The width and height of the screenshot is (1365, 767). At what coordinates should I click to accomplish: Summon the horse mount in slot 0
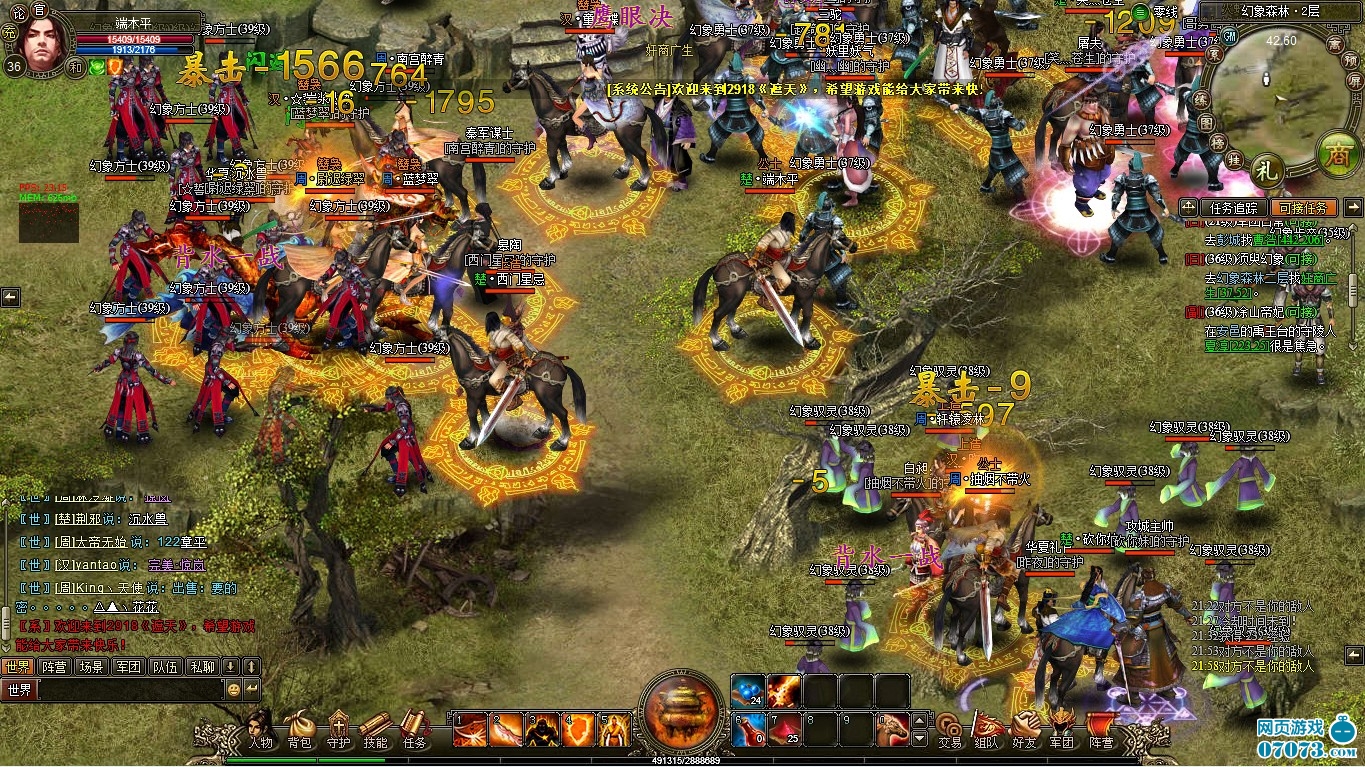coord(893,730)
